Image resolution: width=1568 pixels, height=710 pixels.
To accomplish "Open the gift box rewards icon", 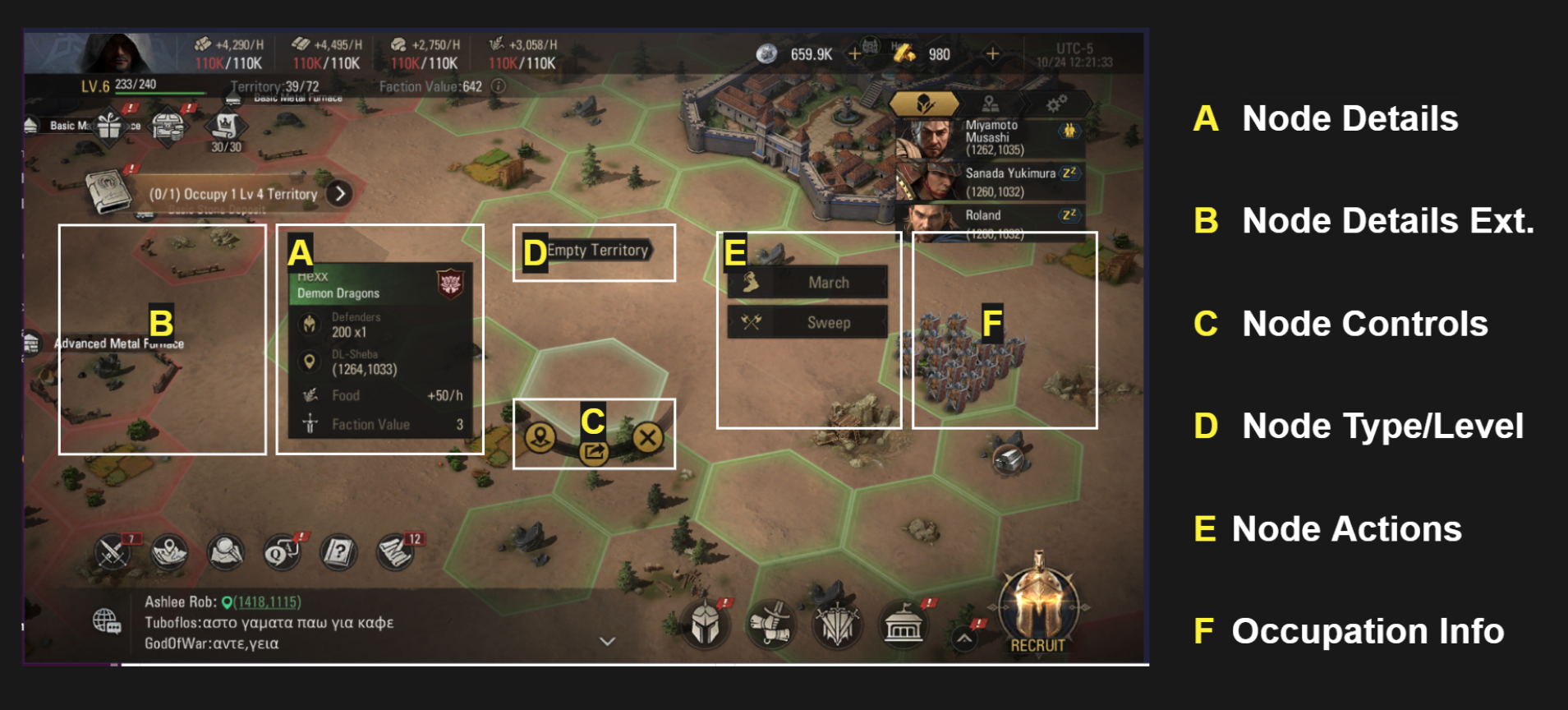I will tap(109, 127).
